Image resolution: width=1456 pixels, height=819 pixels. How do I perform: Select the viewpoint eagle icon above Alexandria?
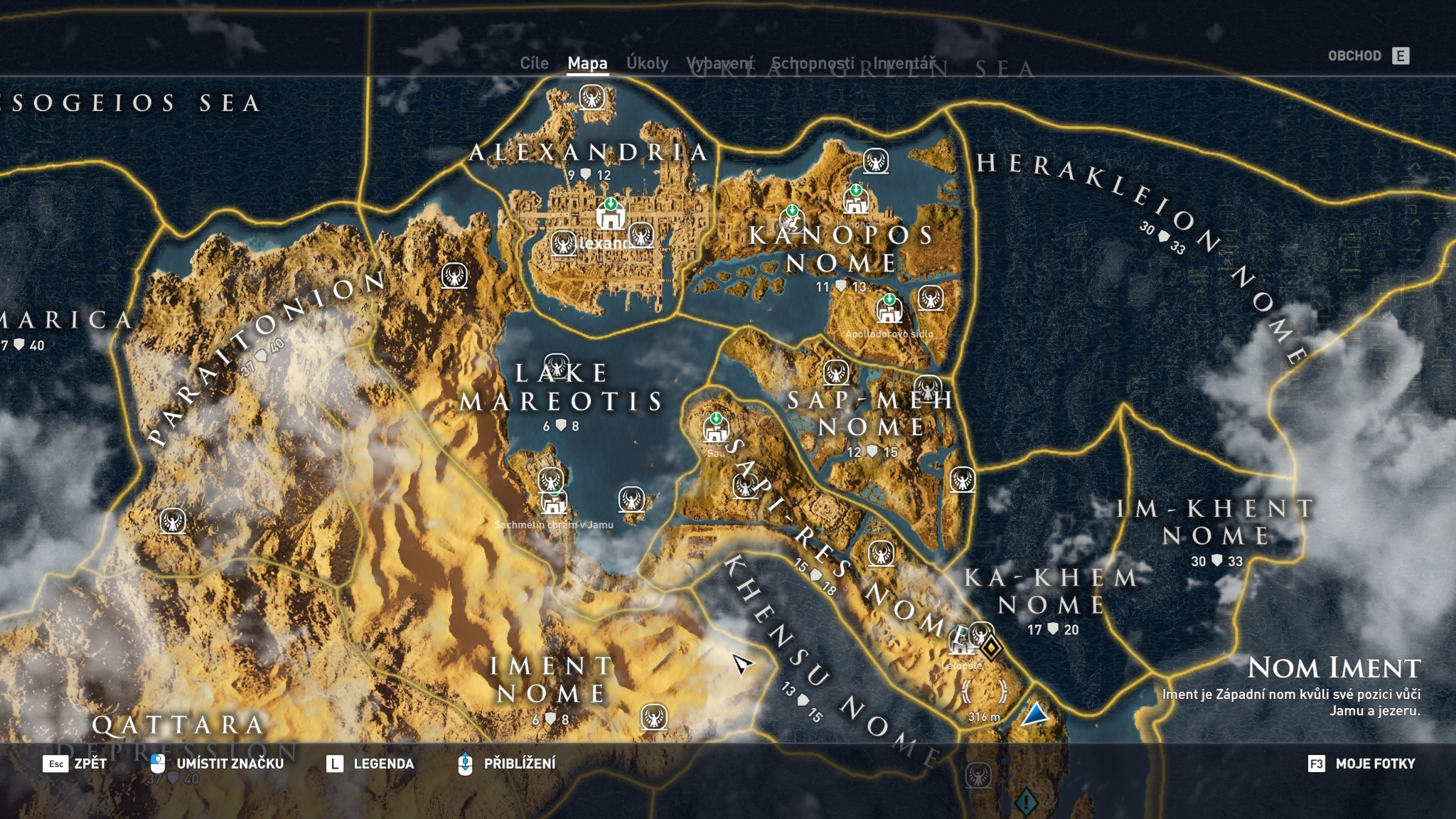592,98
